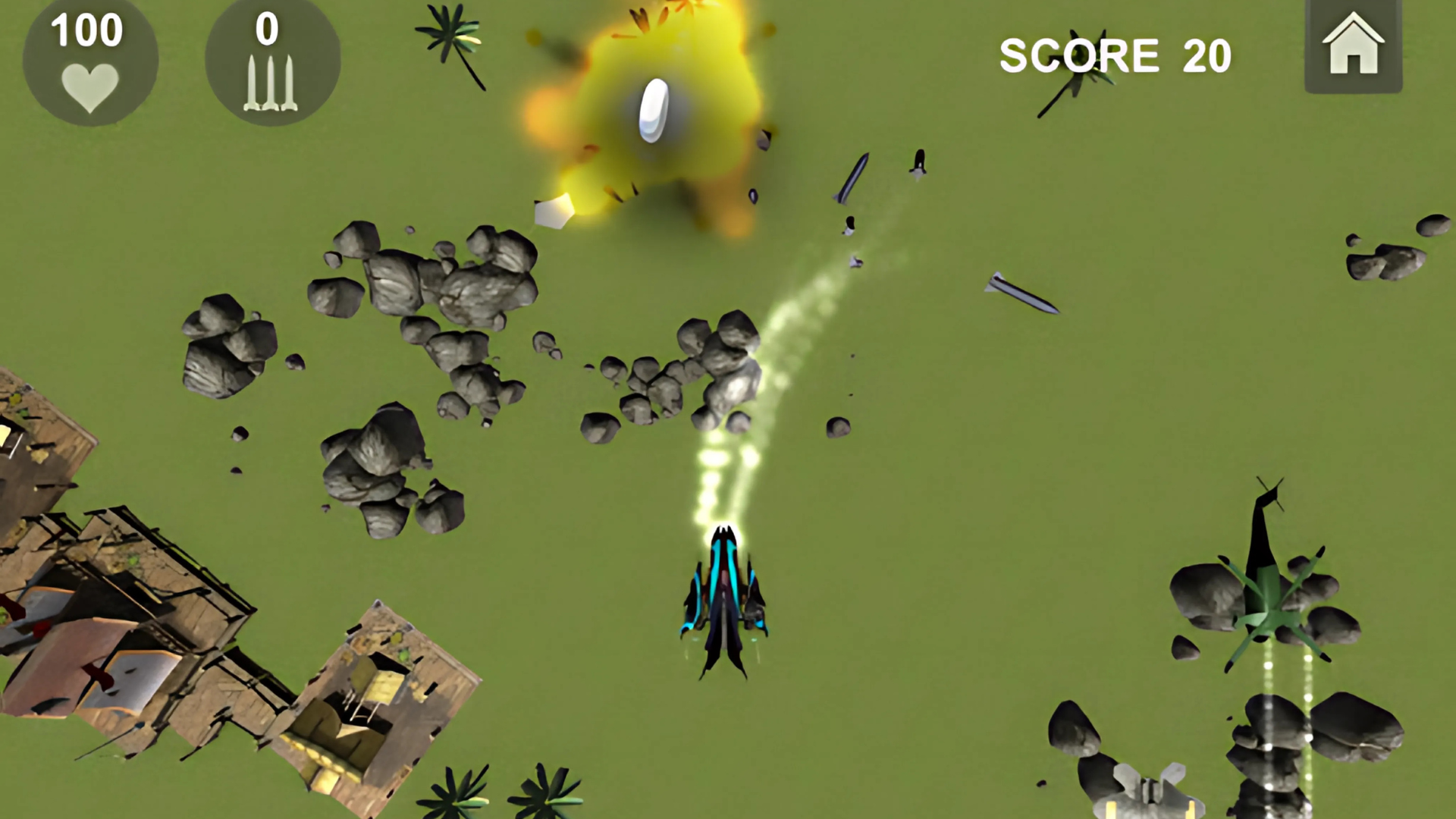
Task: Tap the SCORE 20 text label
Action: [x=1113, y=55]
